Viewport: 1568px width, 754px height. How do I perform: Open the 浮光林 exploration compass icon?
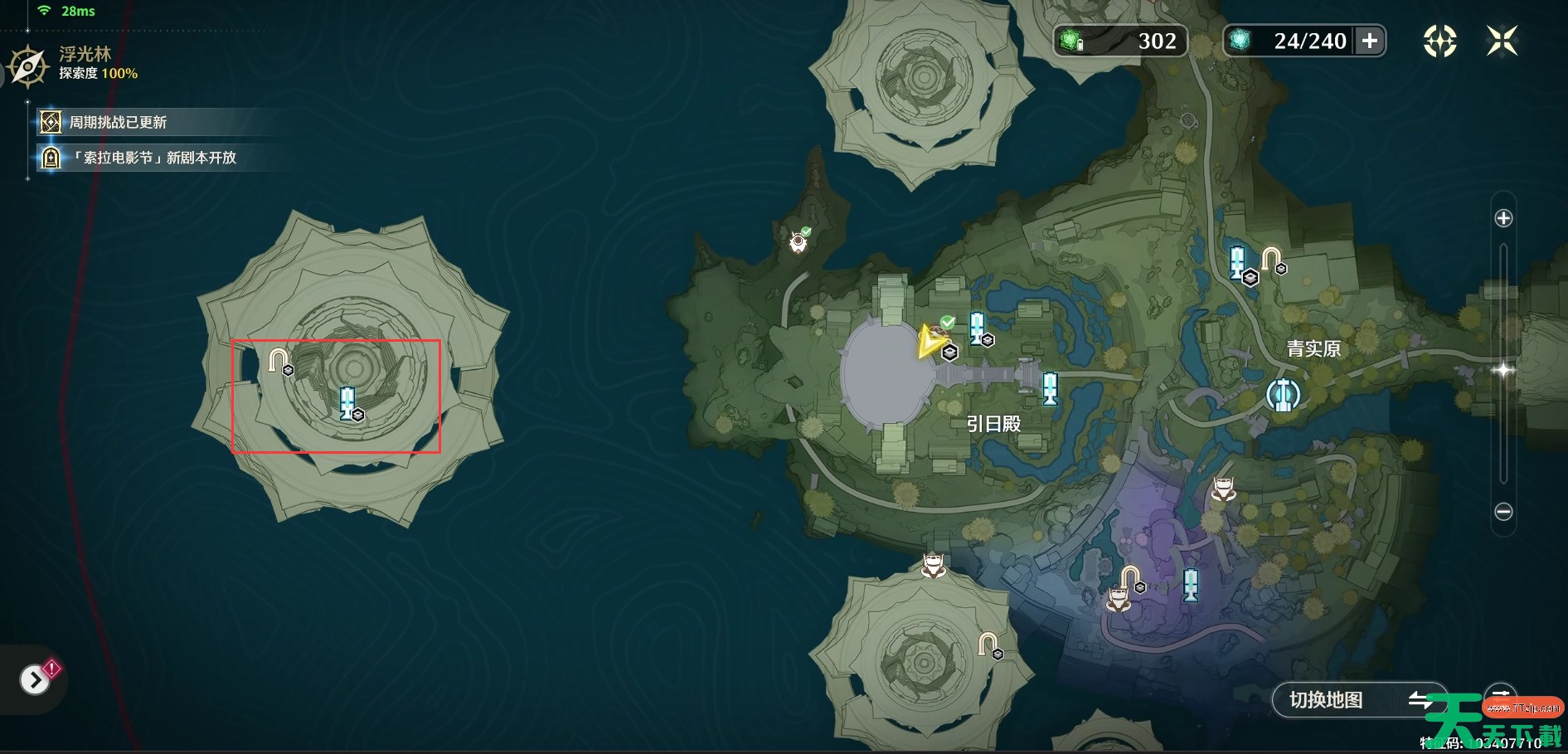click(x=28, y=66)
